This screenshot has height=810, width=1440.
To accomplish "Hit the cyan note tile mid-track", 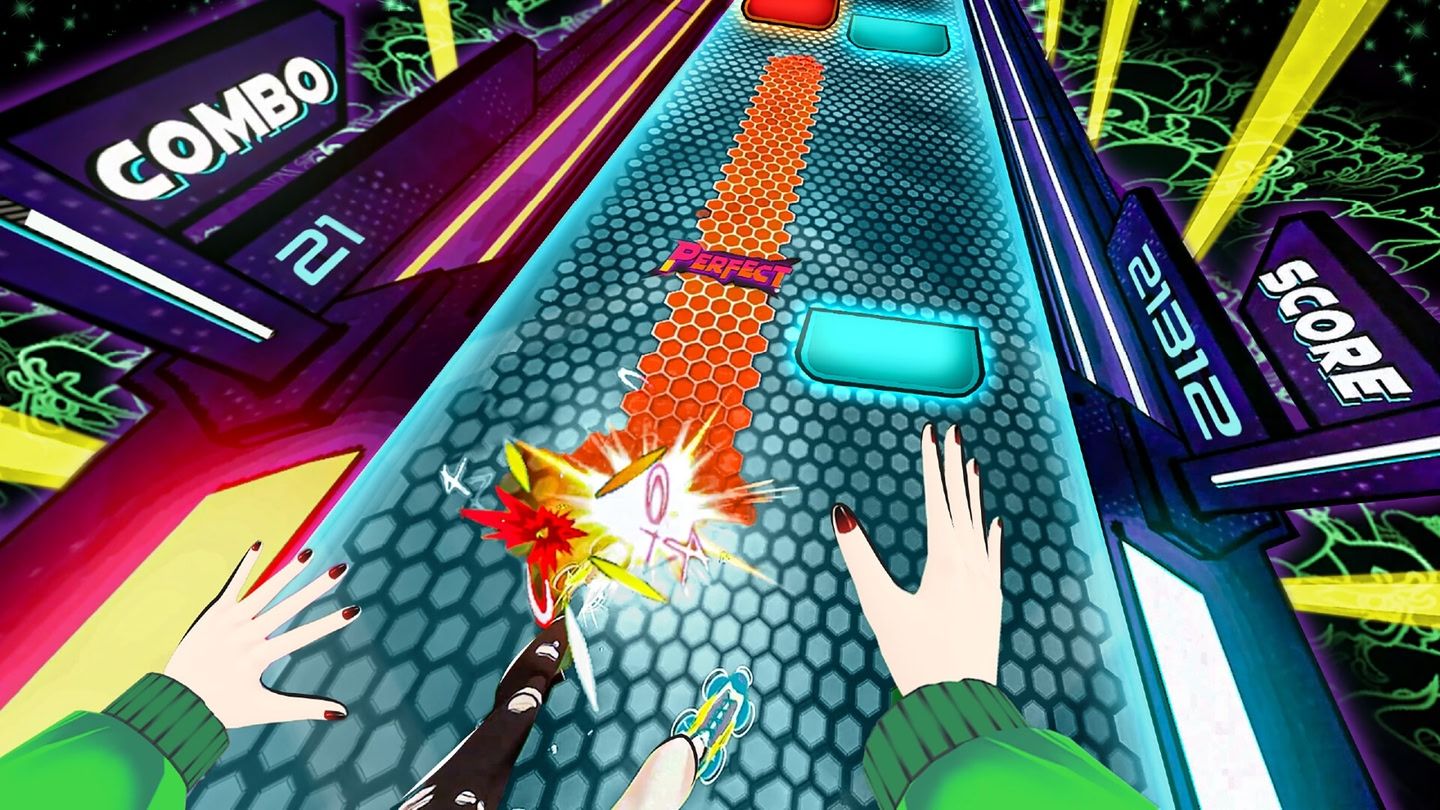I will click(890, 345).
